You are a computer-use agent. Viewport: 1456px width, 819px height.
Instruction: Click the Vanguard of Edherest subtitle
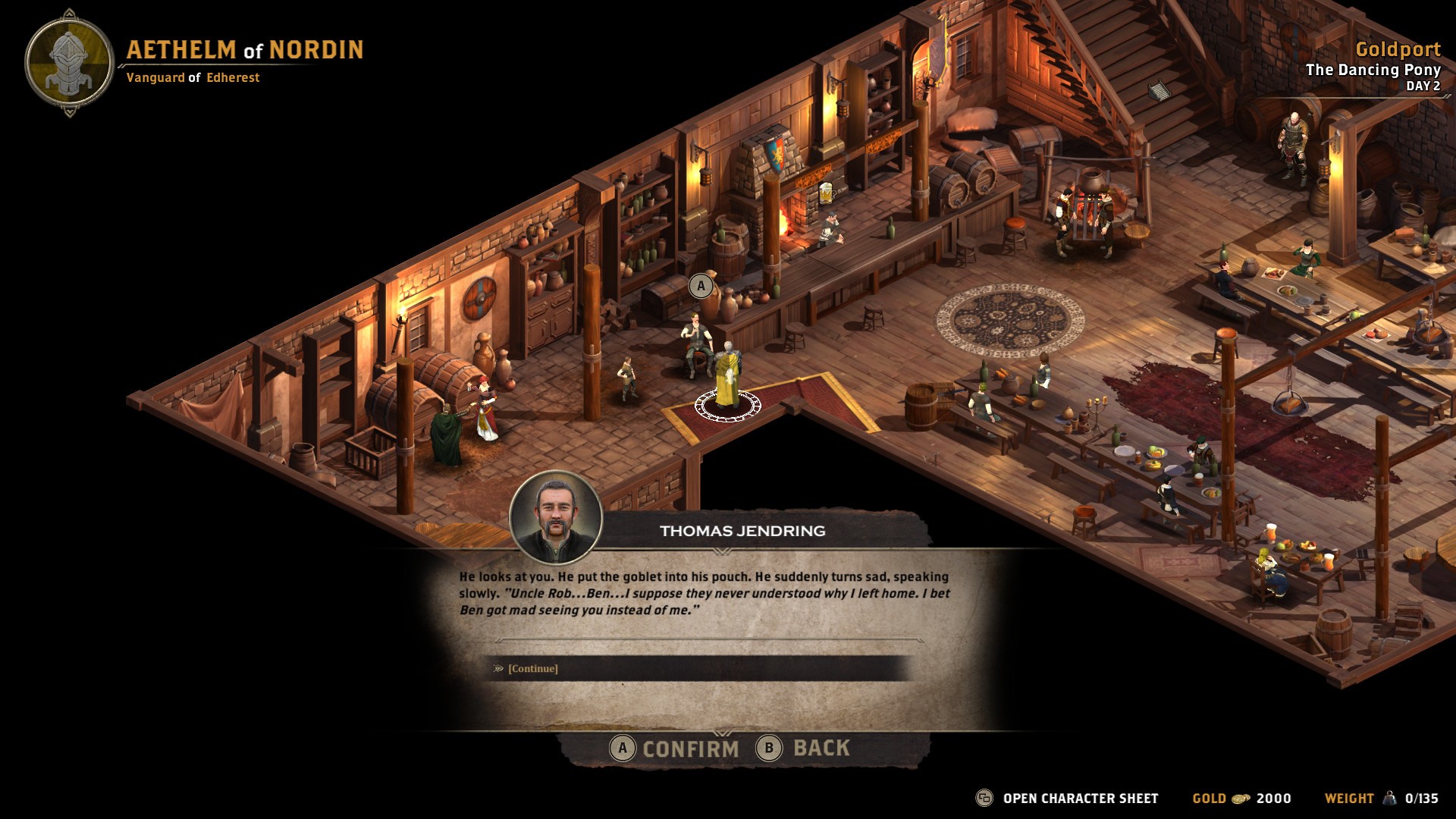pos(193,77)
